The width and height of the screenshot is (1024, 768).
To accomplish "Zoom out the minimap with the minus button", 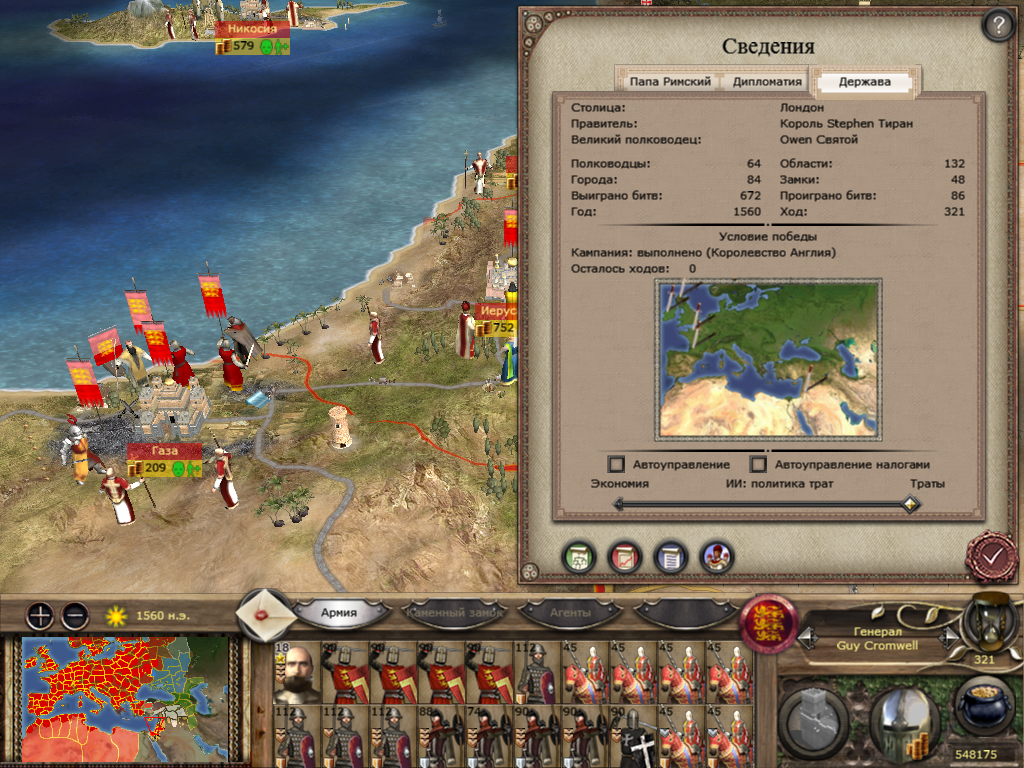I will point(74,615).
